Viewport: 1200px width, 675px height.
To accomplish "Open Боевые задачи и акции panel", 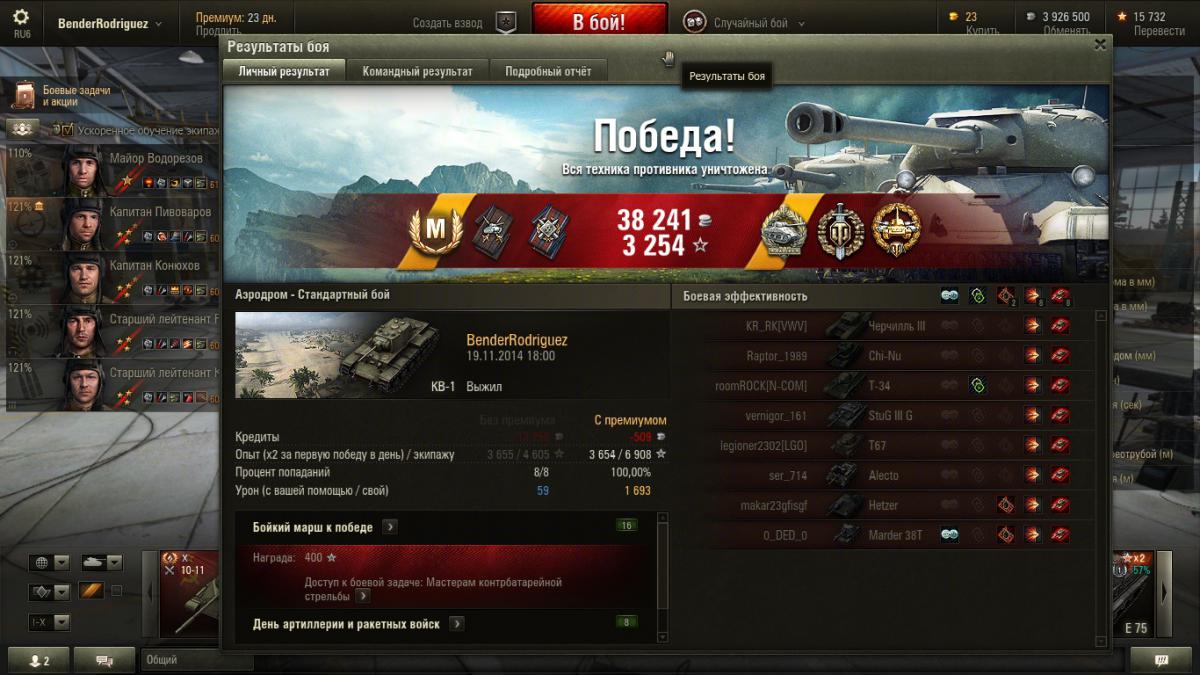I will 62,96.
